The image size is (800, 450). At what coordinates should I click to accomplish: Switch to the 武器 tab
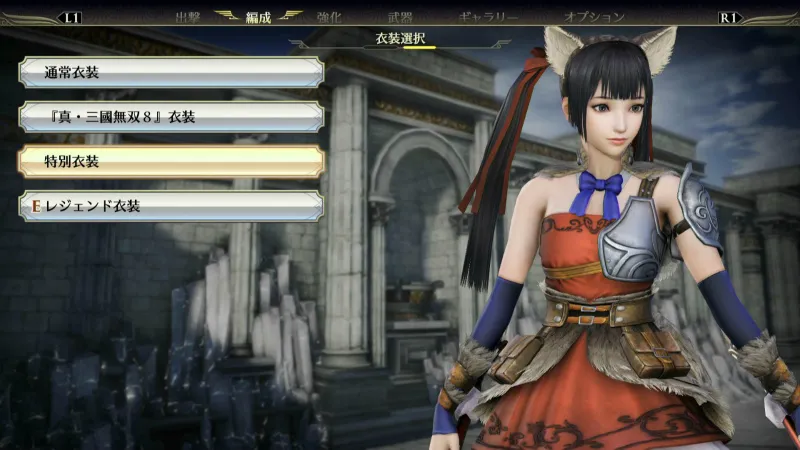[400, 17]
